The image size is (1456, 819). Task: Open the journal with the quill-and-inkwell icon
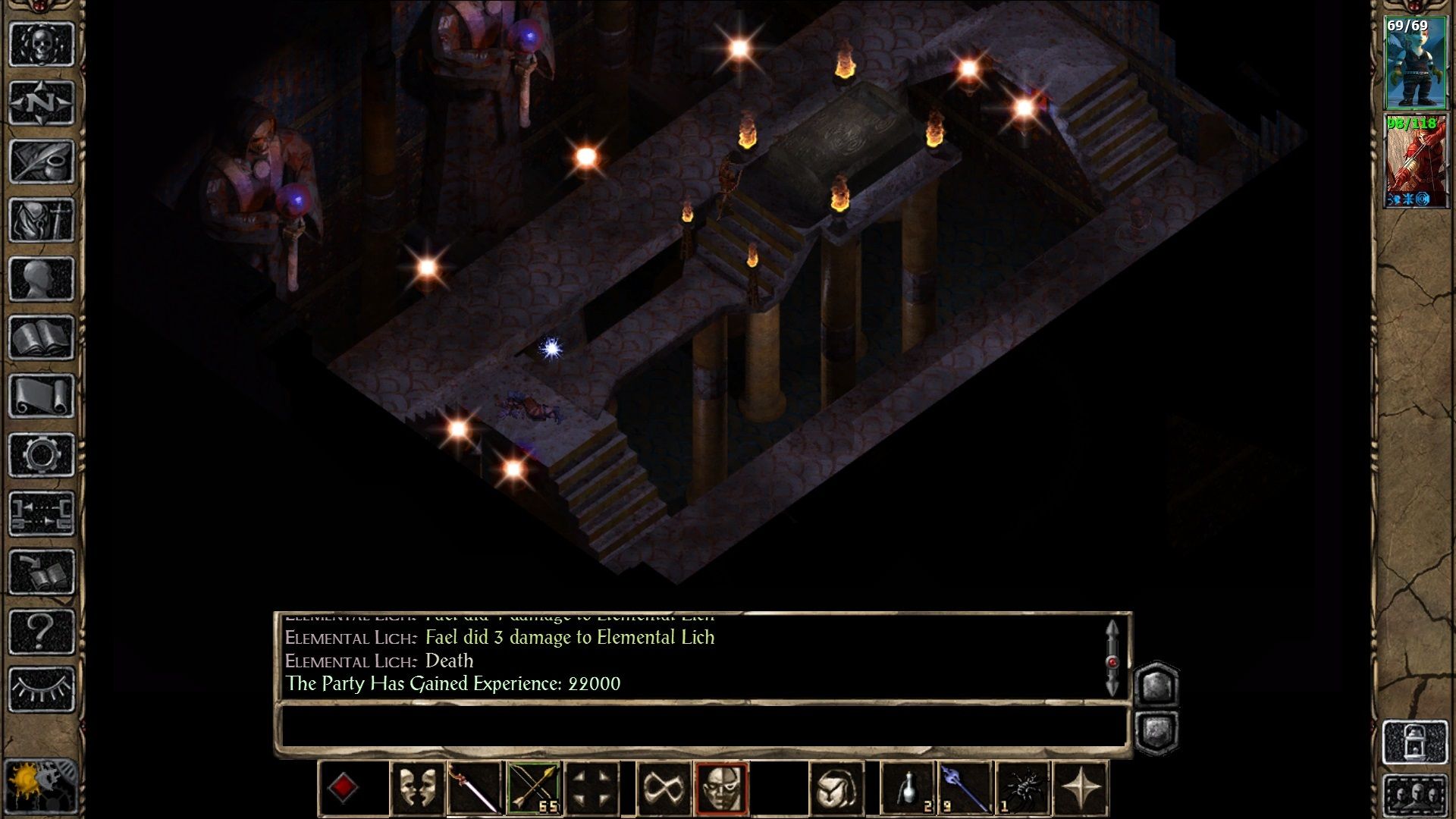tap(42, 162)
